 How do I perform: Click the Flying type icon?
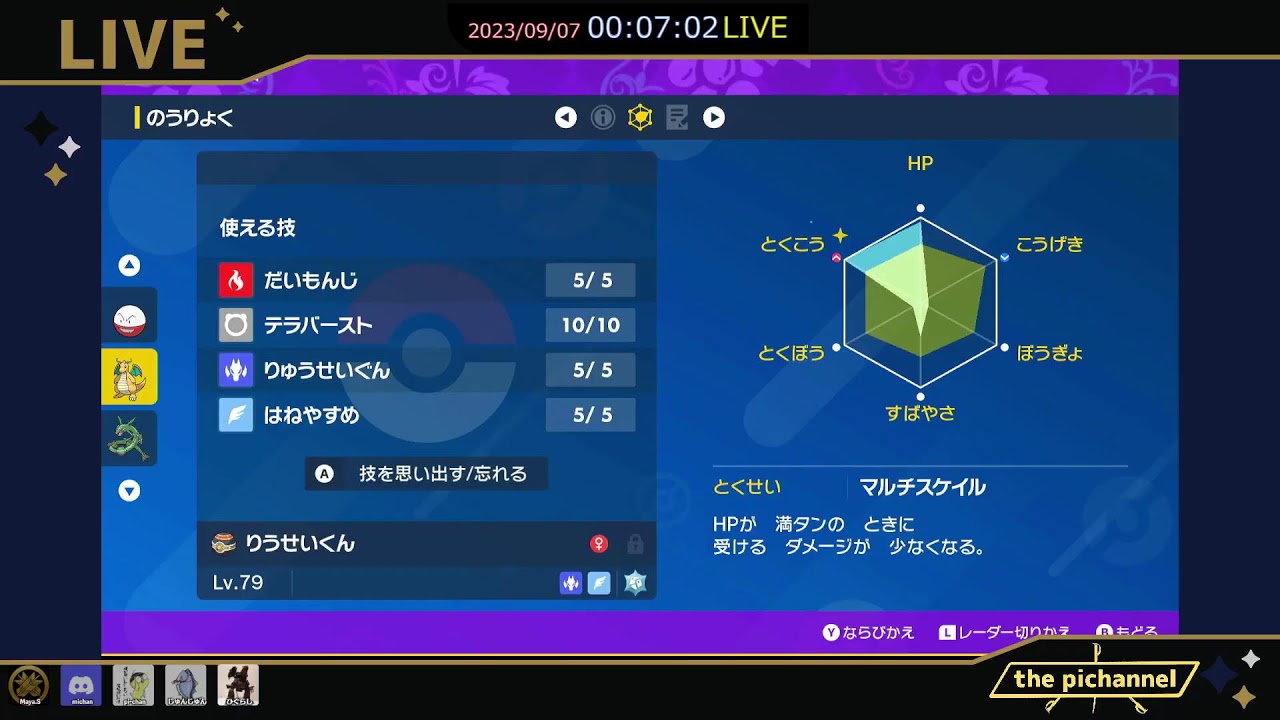click(598, 582)
